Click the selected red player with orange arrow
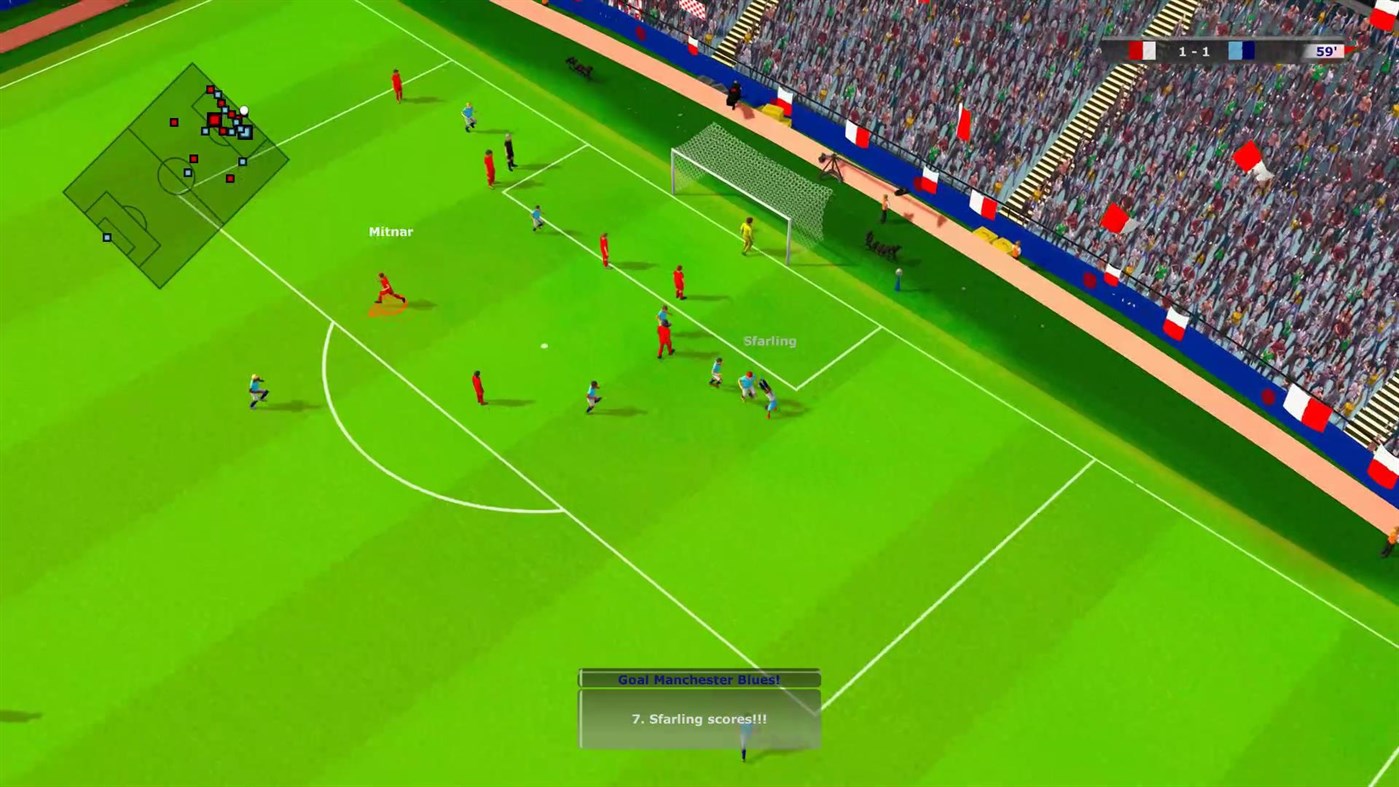This screenshot has width=1399, height=787. (x=385, y=290)
